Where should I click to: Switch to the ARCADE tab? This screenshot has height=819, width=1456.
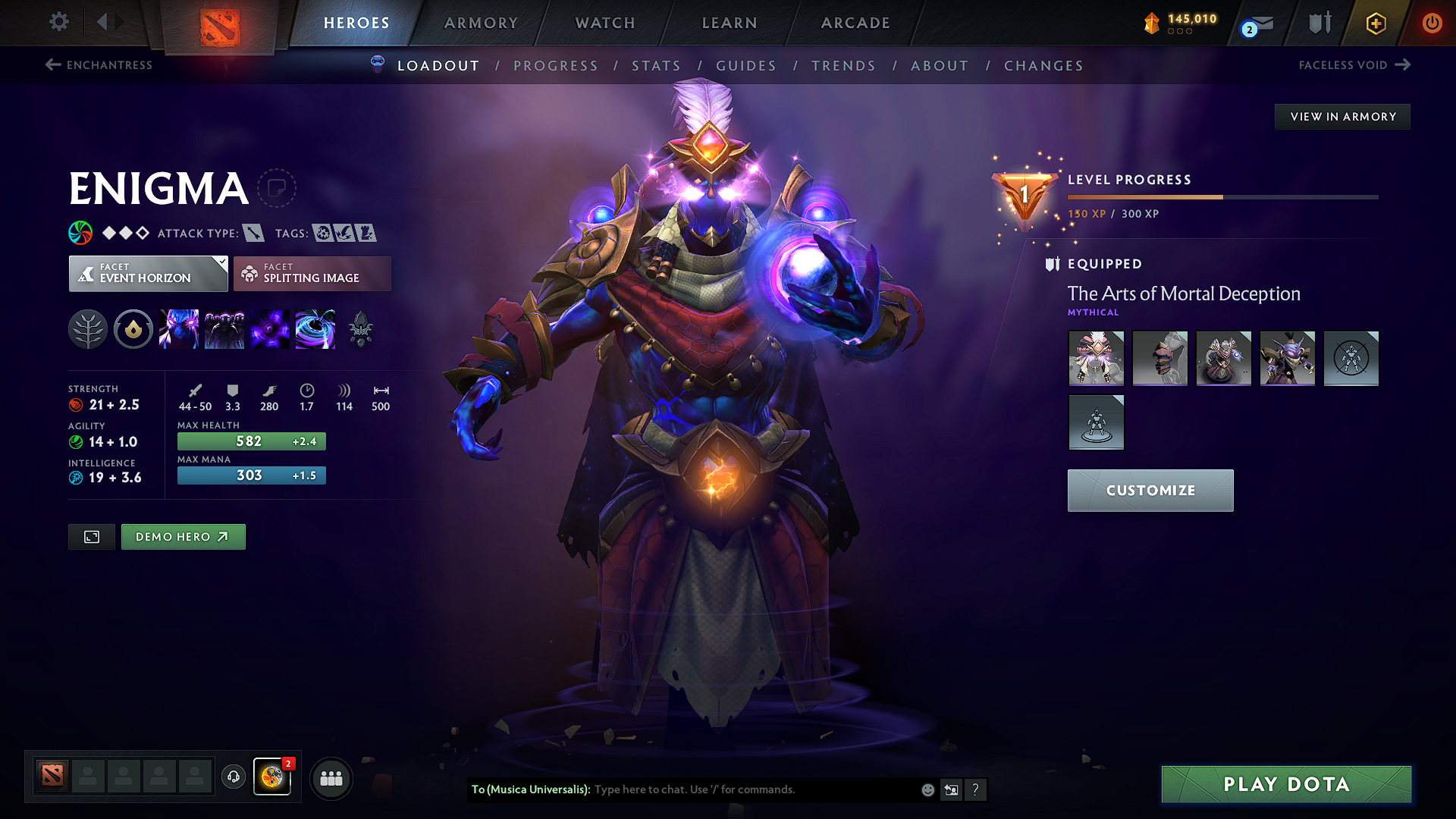tap(855, 23)
